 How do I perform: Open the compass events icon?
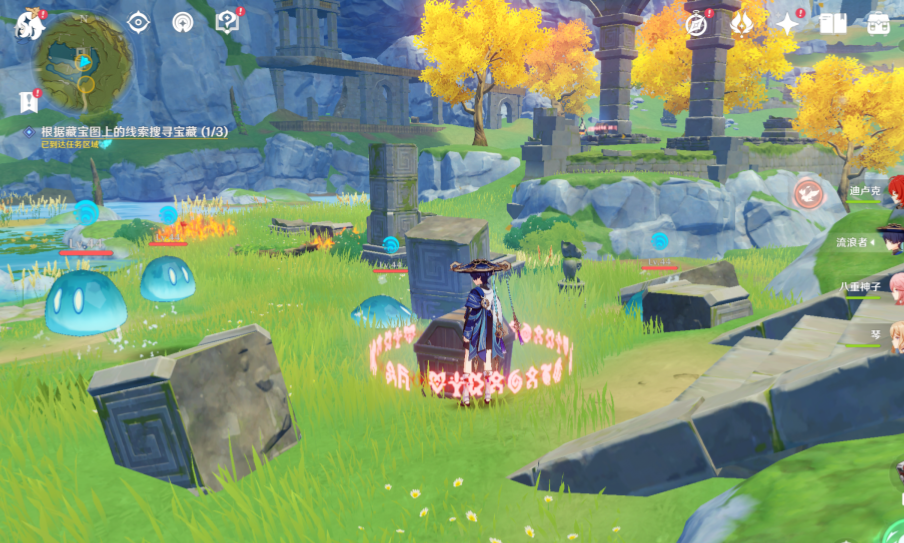(697, 25)
